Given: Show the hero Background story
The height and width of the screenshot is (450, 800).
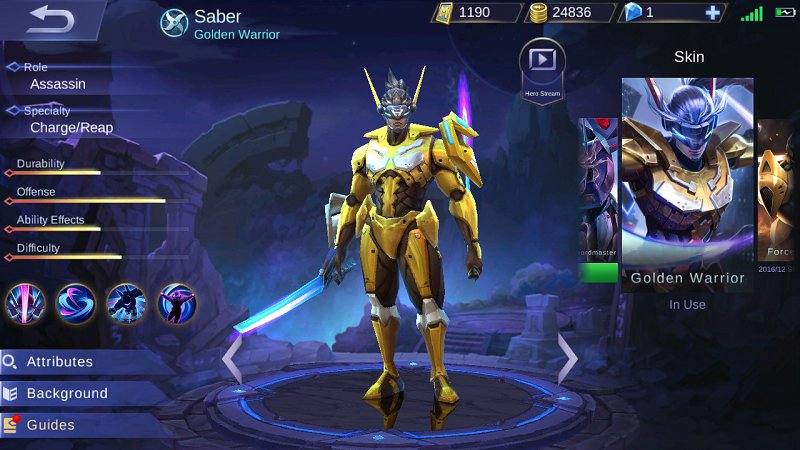Looking at the screenshot, I should pyautogui.click(x=67, y=393).
